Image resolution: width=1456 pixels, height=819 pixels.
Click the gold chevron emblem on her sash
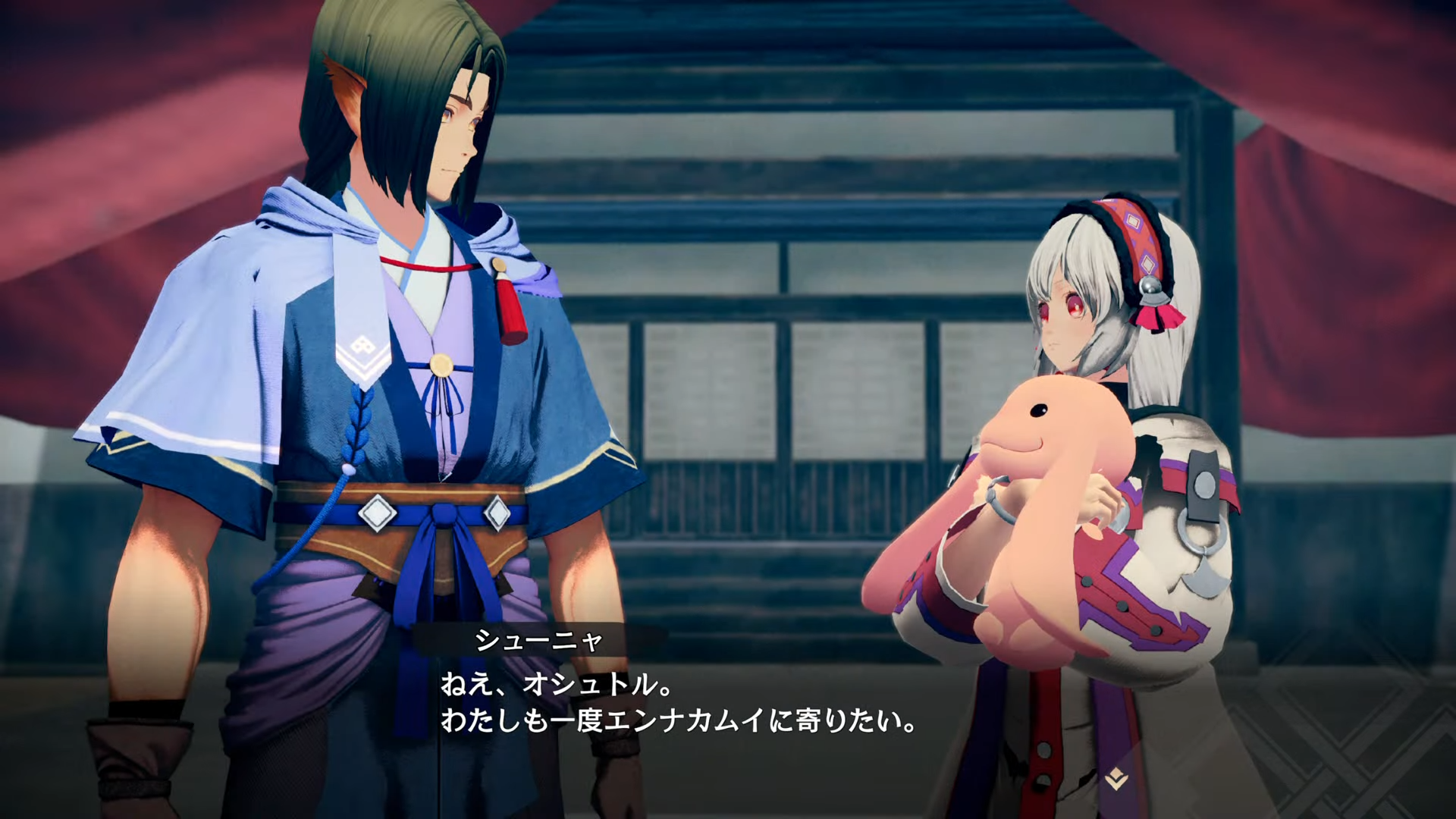click(x=1116, y=779)
